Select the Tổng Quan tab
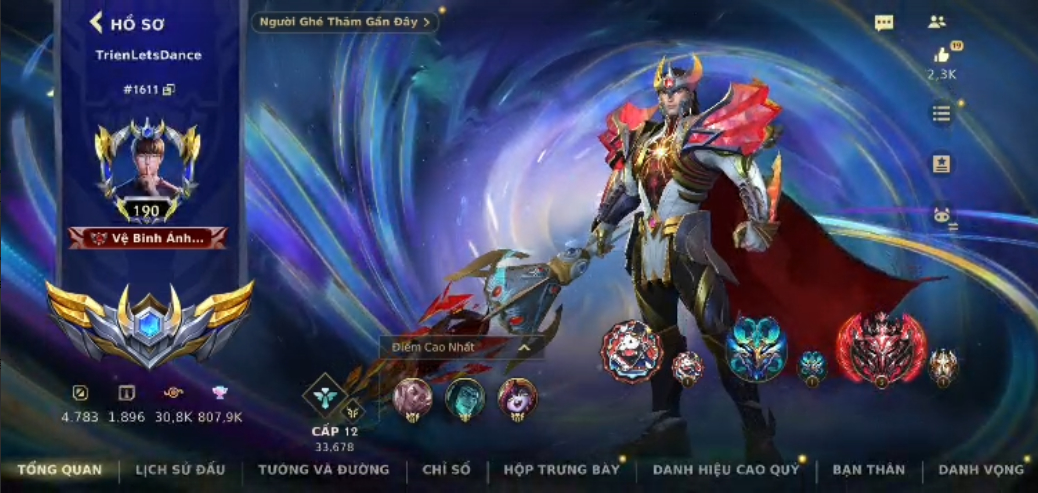The width and height of the screenshot is (1038, 493). 59,469
